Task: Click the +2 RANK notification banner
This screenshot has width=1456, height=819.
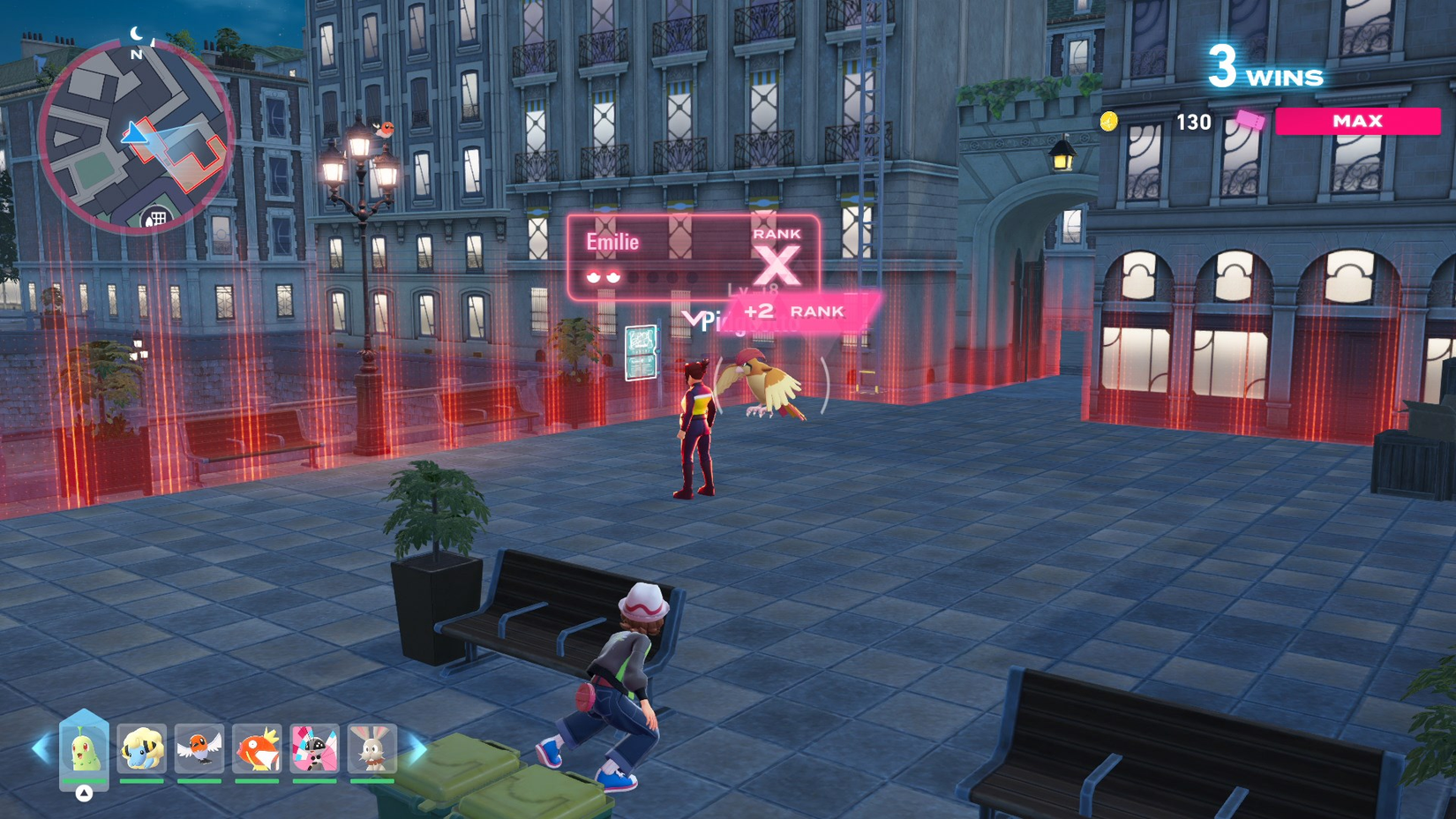Action: [x=797, y=311]
